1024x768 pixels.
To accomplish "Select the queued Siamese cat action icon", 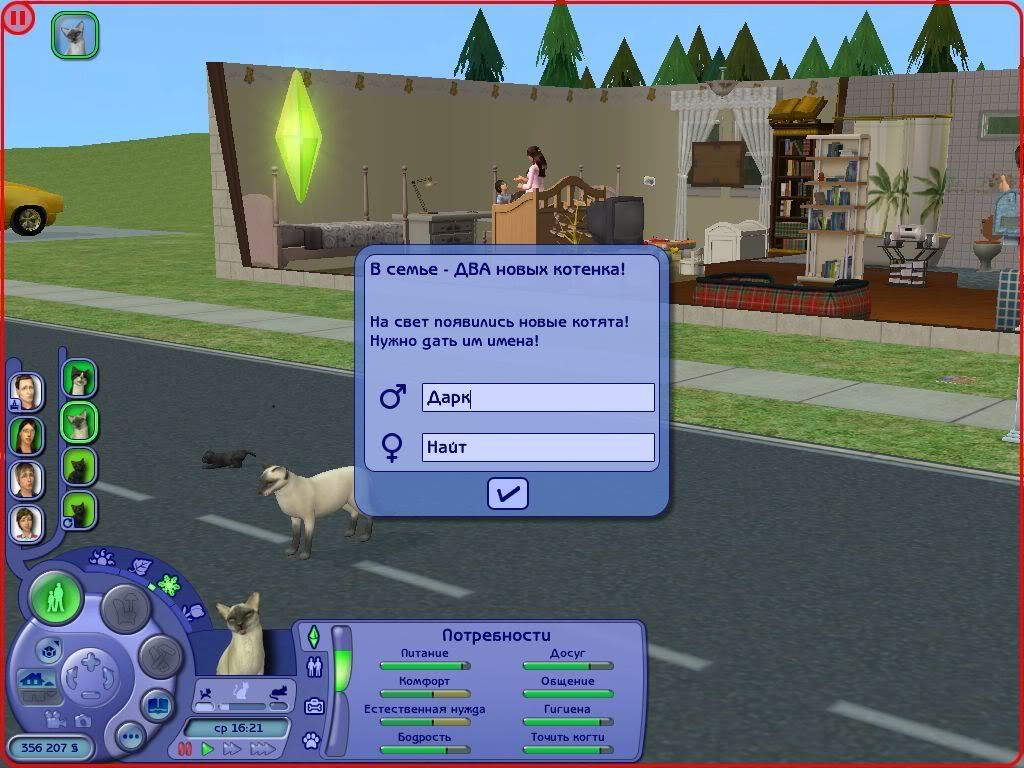I will (75, 35).
